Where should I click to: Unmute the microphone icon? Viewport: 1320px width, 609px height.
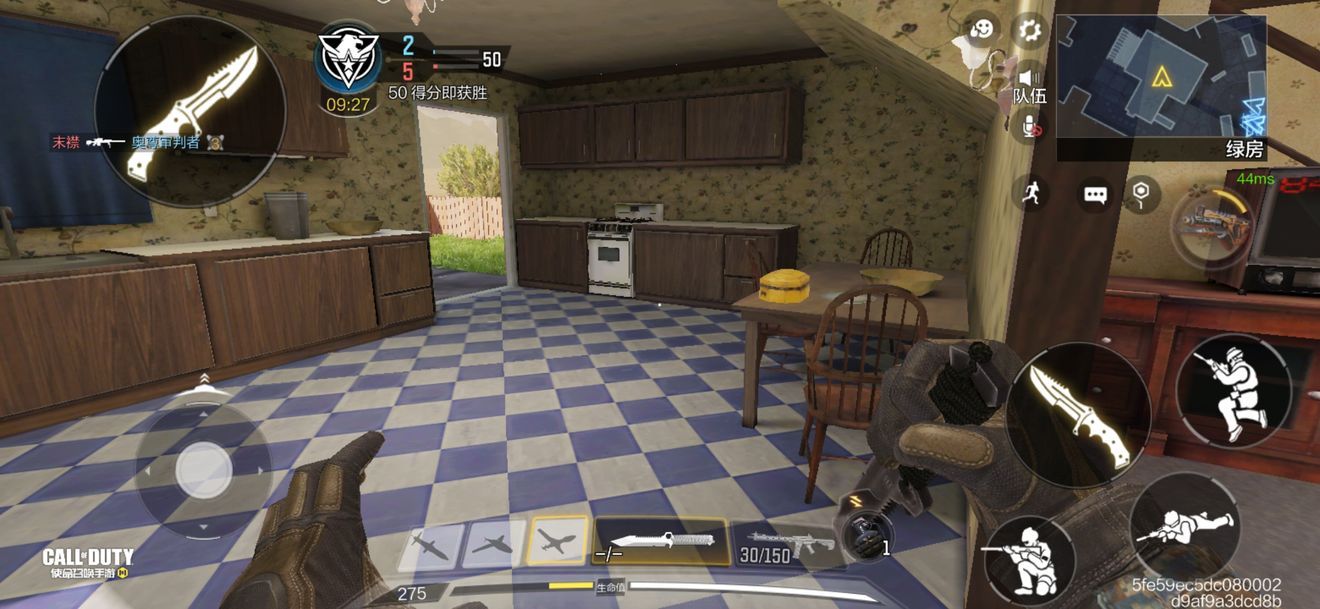click(x=1029, y=125)
